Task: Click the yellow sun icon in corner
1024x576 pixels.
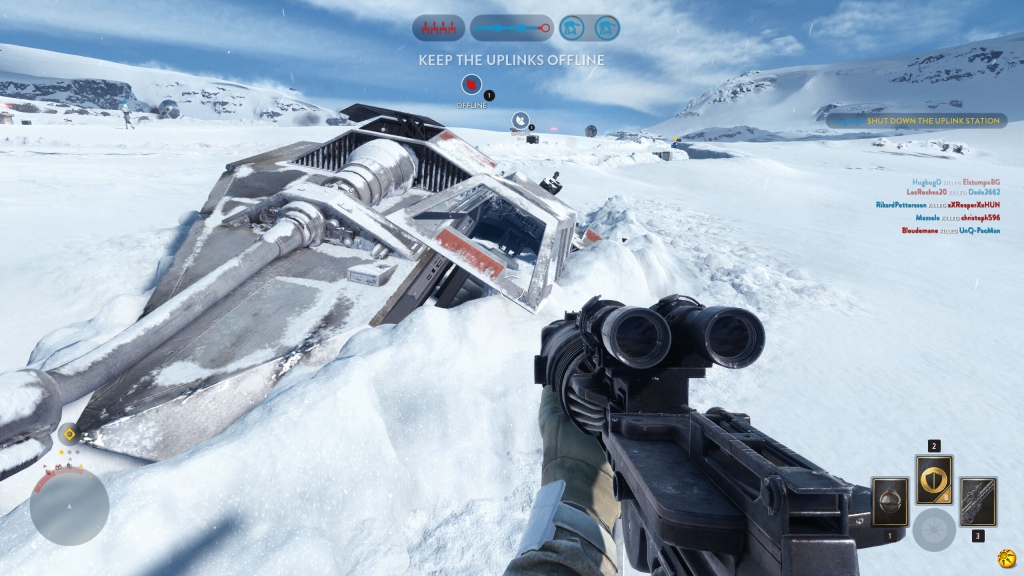Action: (x=1005, y=556)
